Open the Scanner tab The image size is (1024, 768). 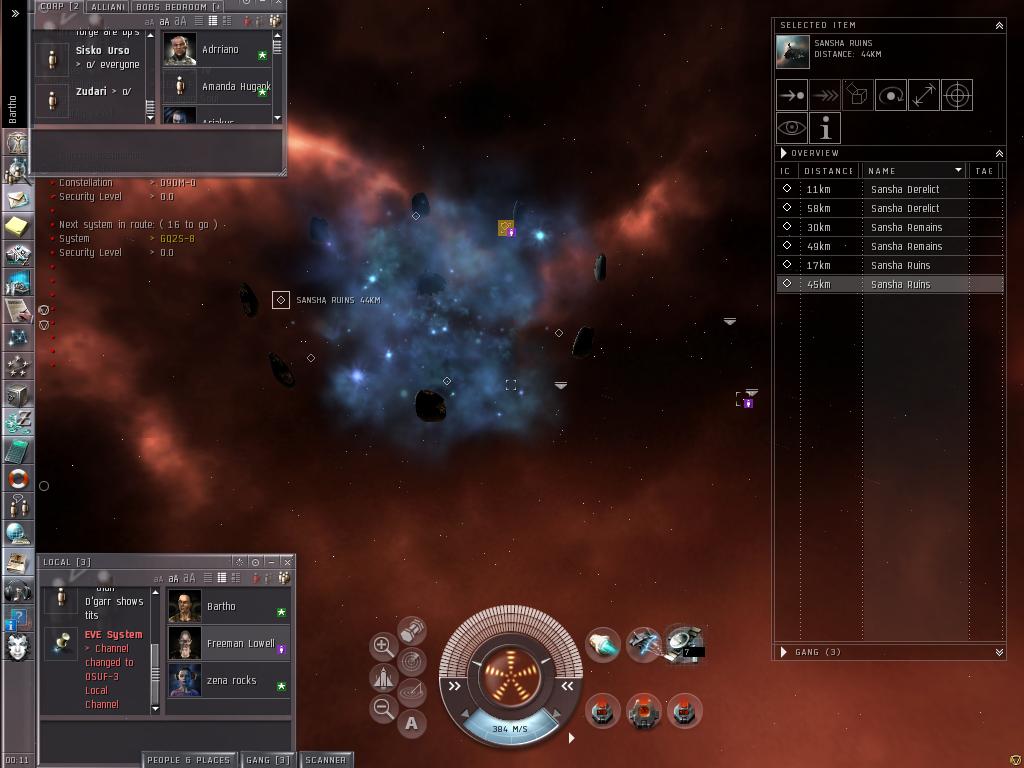pos(326,760)
